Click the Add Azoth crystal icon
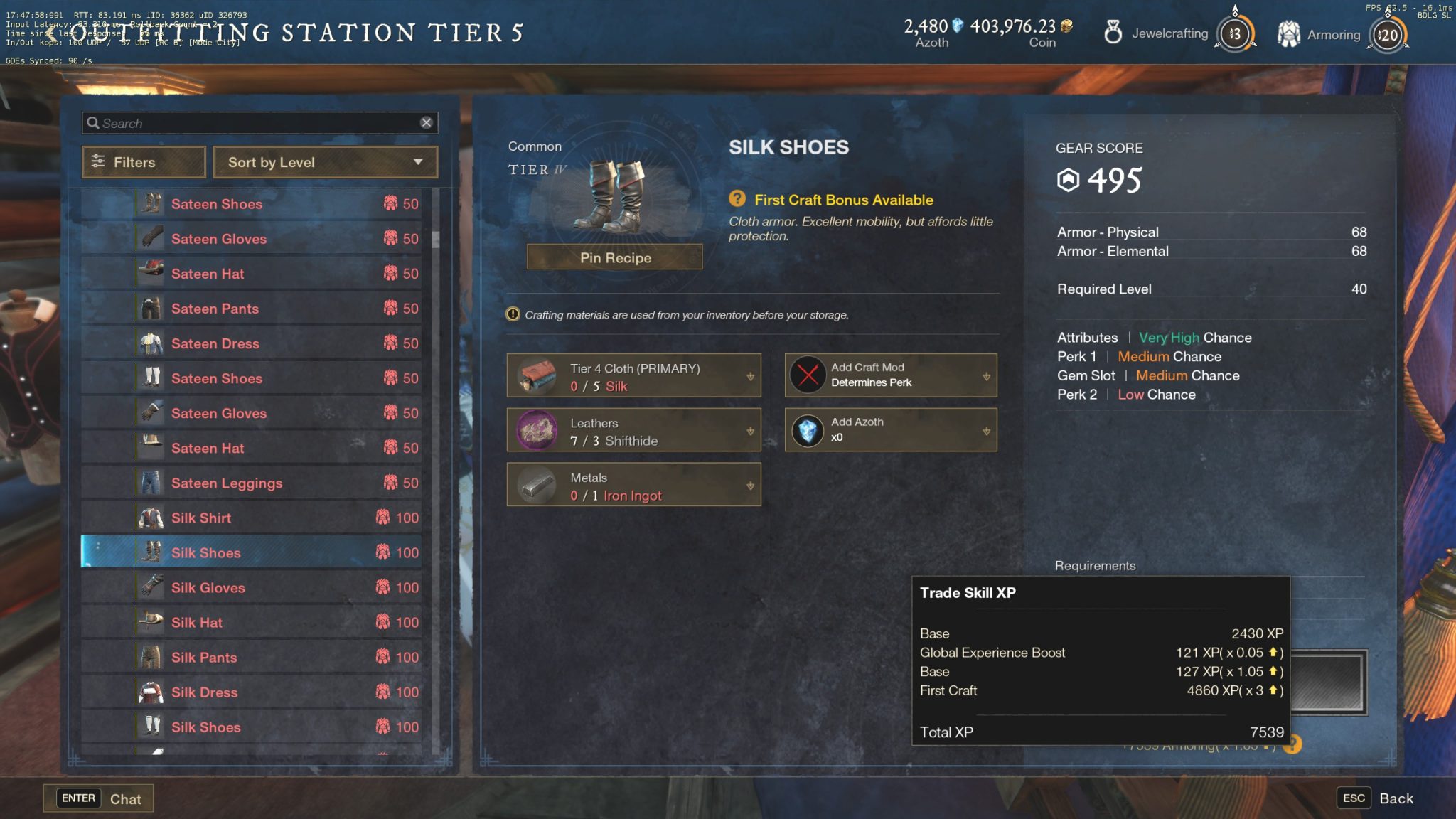 tap(806, 430)
